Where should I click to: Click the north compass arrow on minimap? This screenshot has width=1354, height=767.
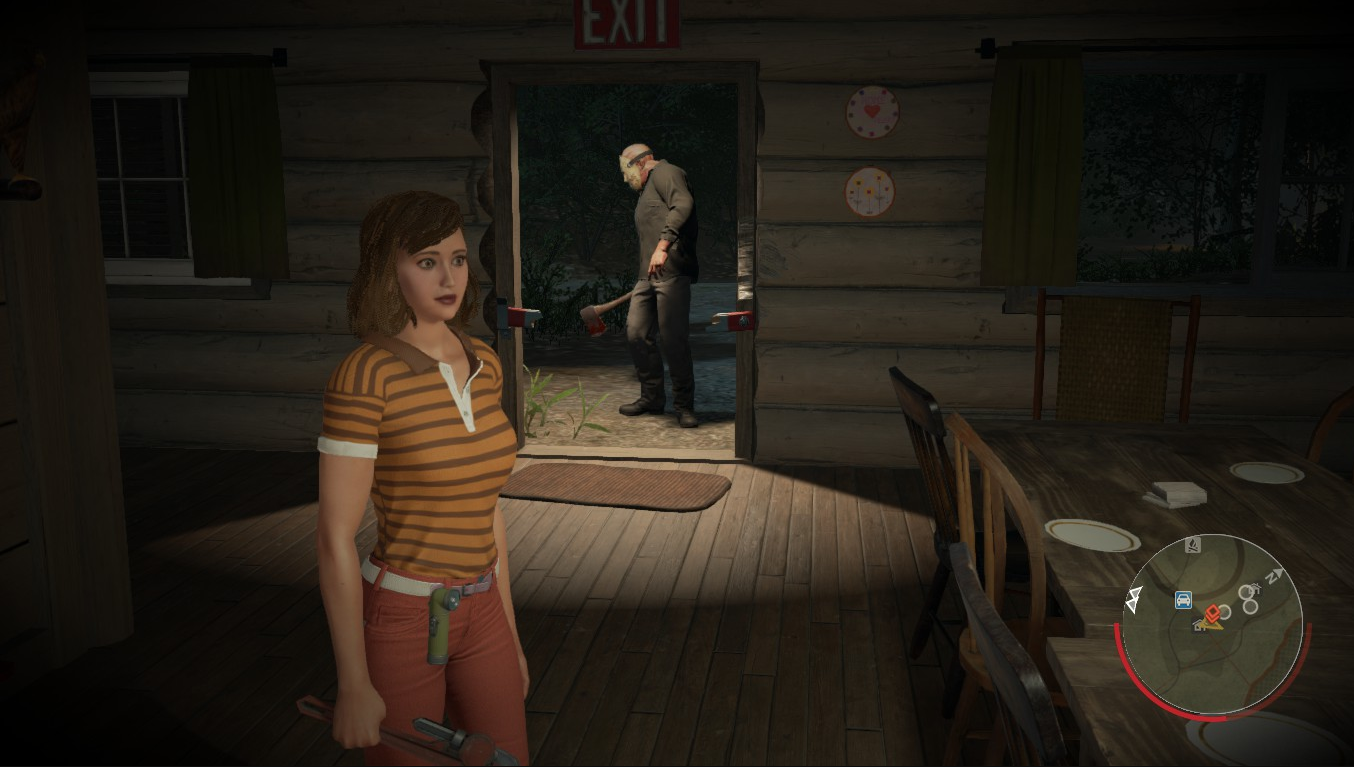1274,576
